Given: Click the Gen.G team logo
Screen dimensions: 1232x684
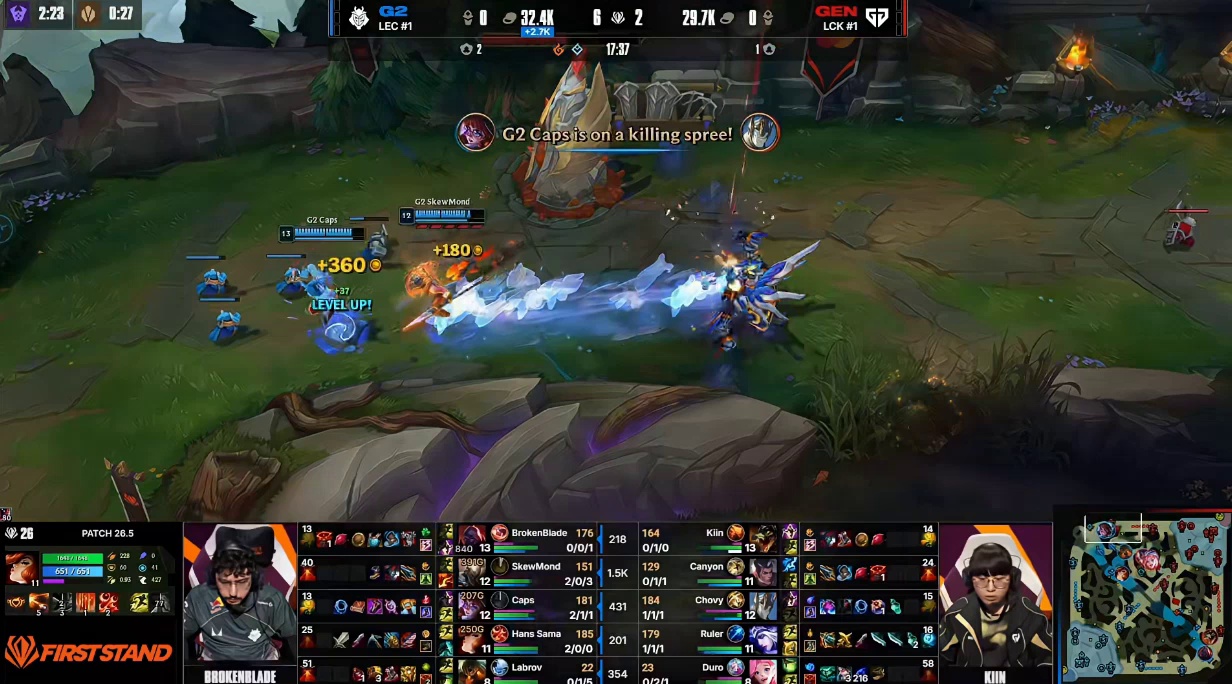Looking at the screenshot, I should pos(877,17).
